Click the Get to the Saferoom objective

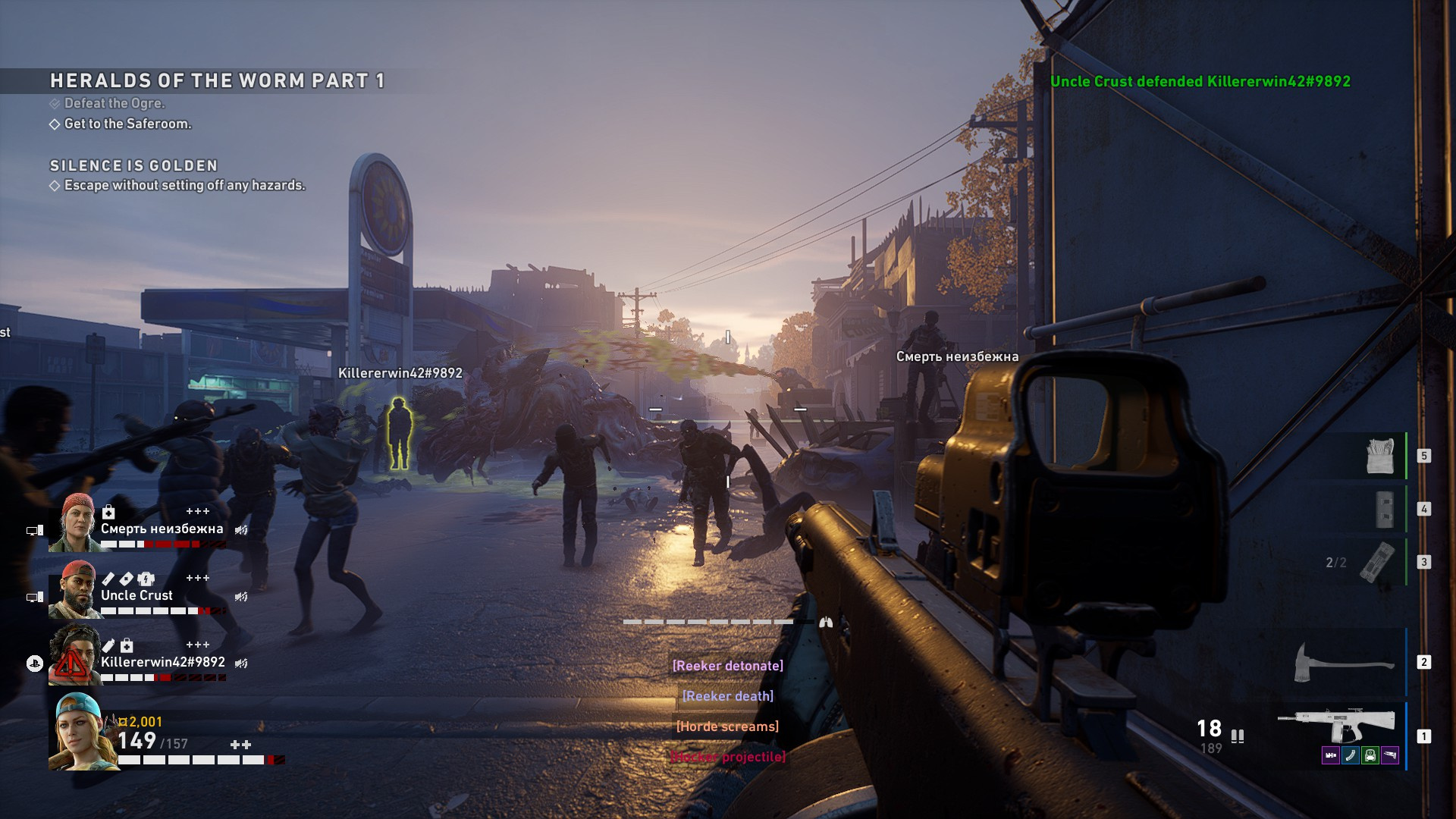point(127,124)
